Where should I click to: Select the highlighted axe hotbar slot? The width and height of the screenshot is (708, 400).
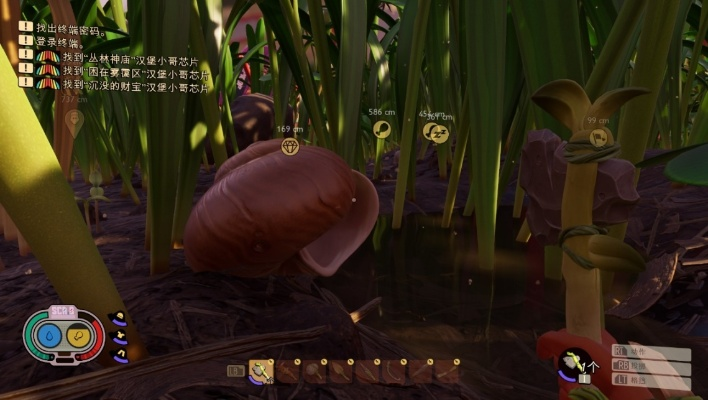261,371
